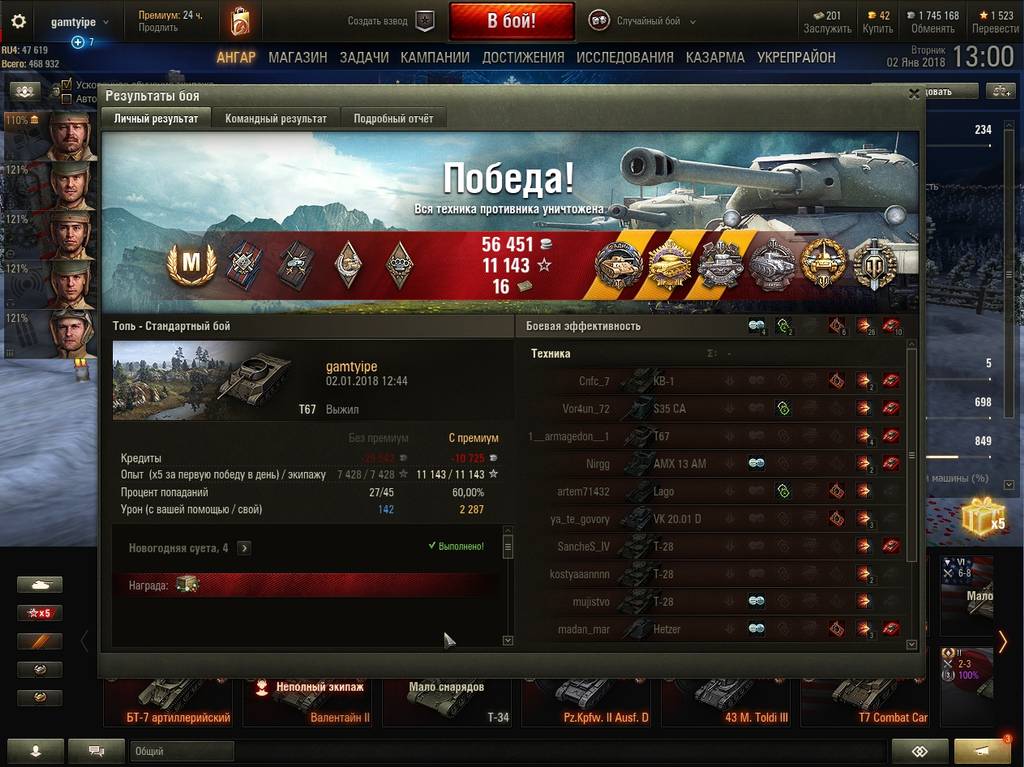Screen dimensions: 1024x767
Task: Select the Личный результат tab
Action: point(156,118)
